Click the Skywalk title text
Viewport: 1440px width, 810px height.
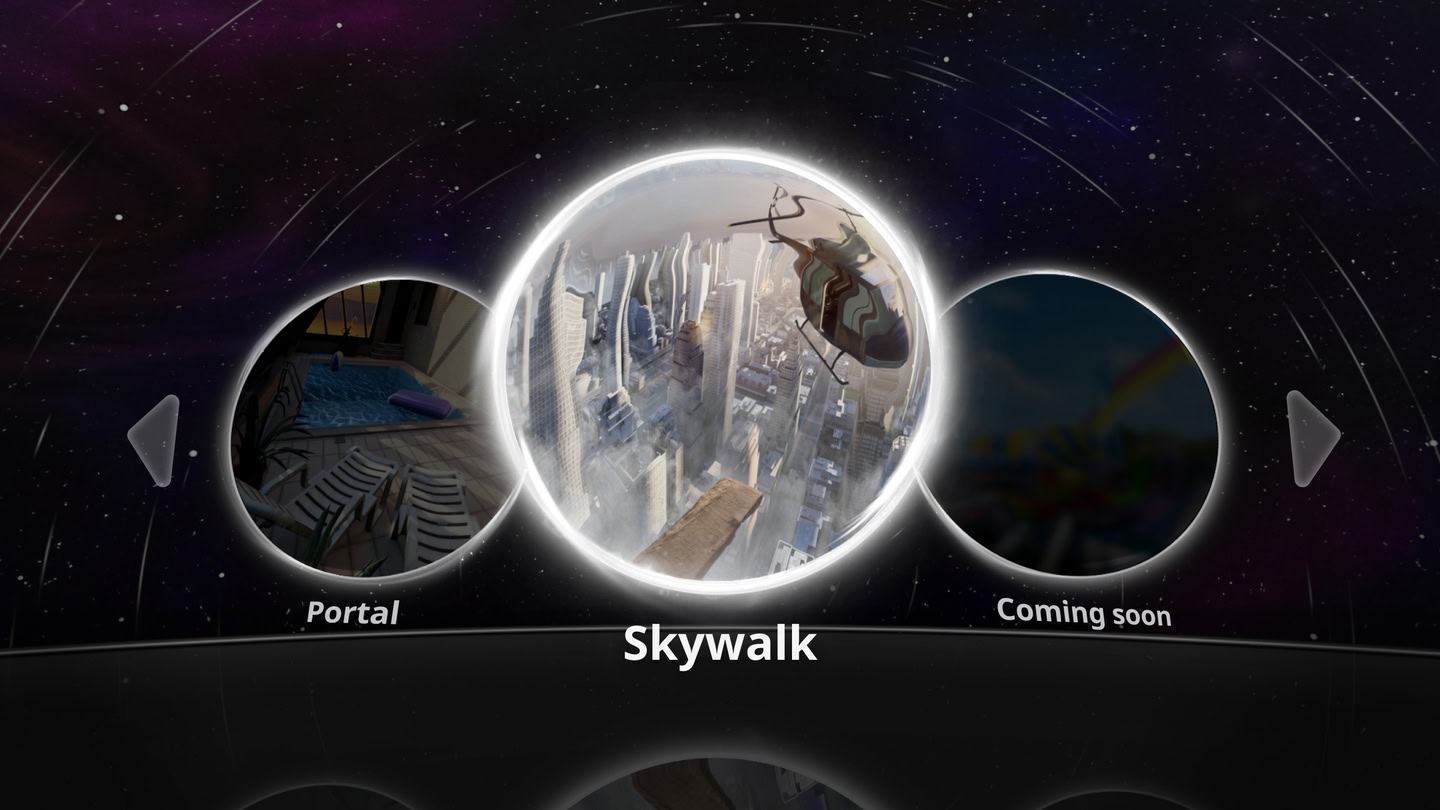click(x=719, y=644)
